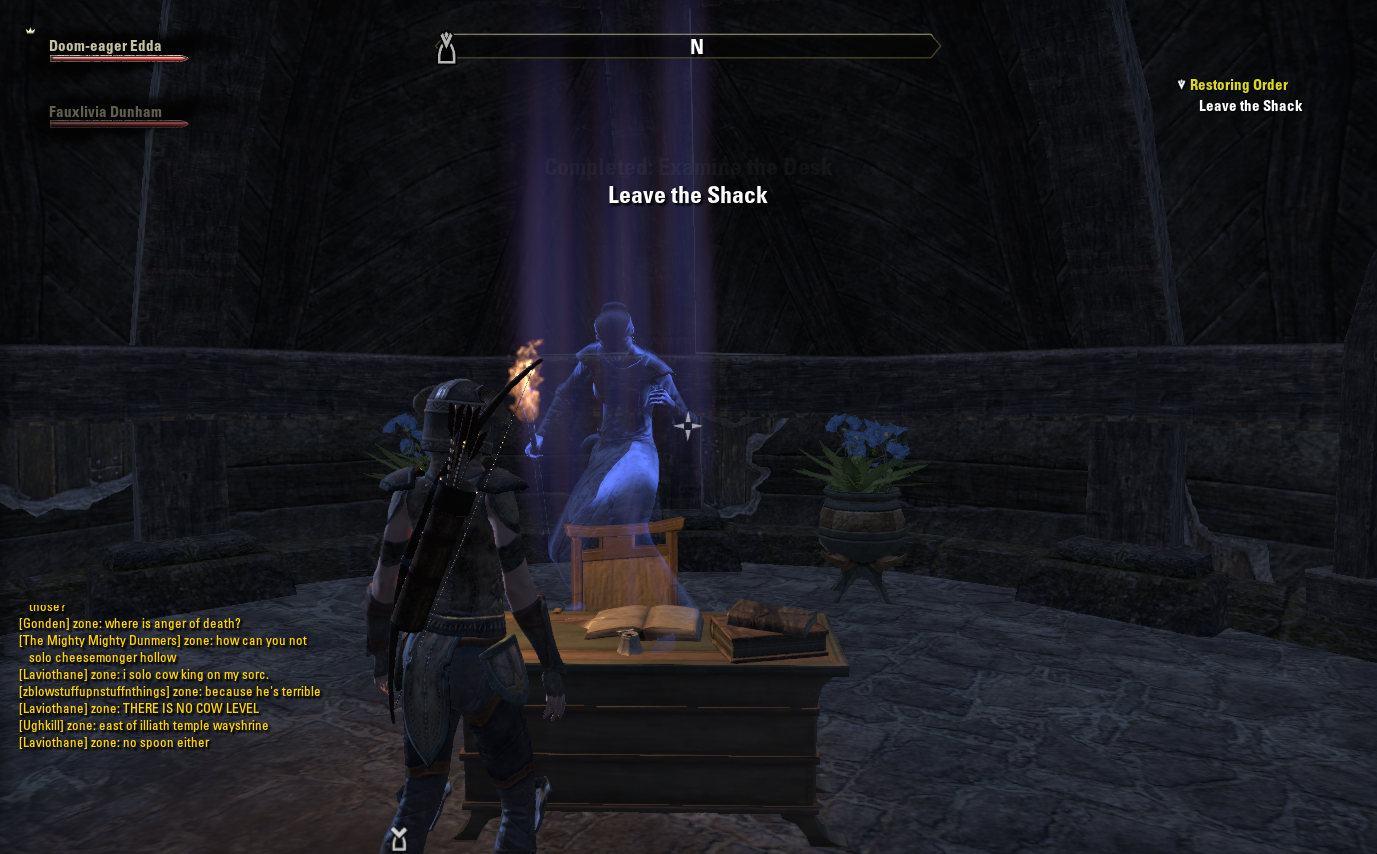Screen dimensions: 1377x854
Task: Click Laviothane's "no spoon either" chat message
Action: pos(166,743)
